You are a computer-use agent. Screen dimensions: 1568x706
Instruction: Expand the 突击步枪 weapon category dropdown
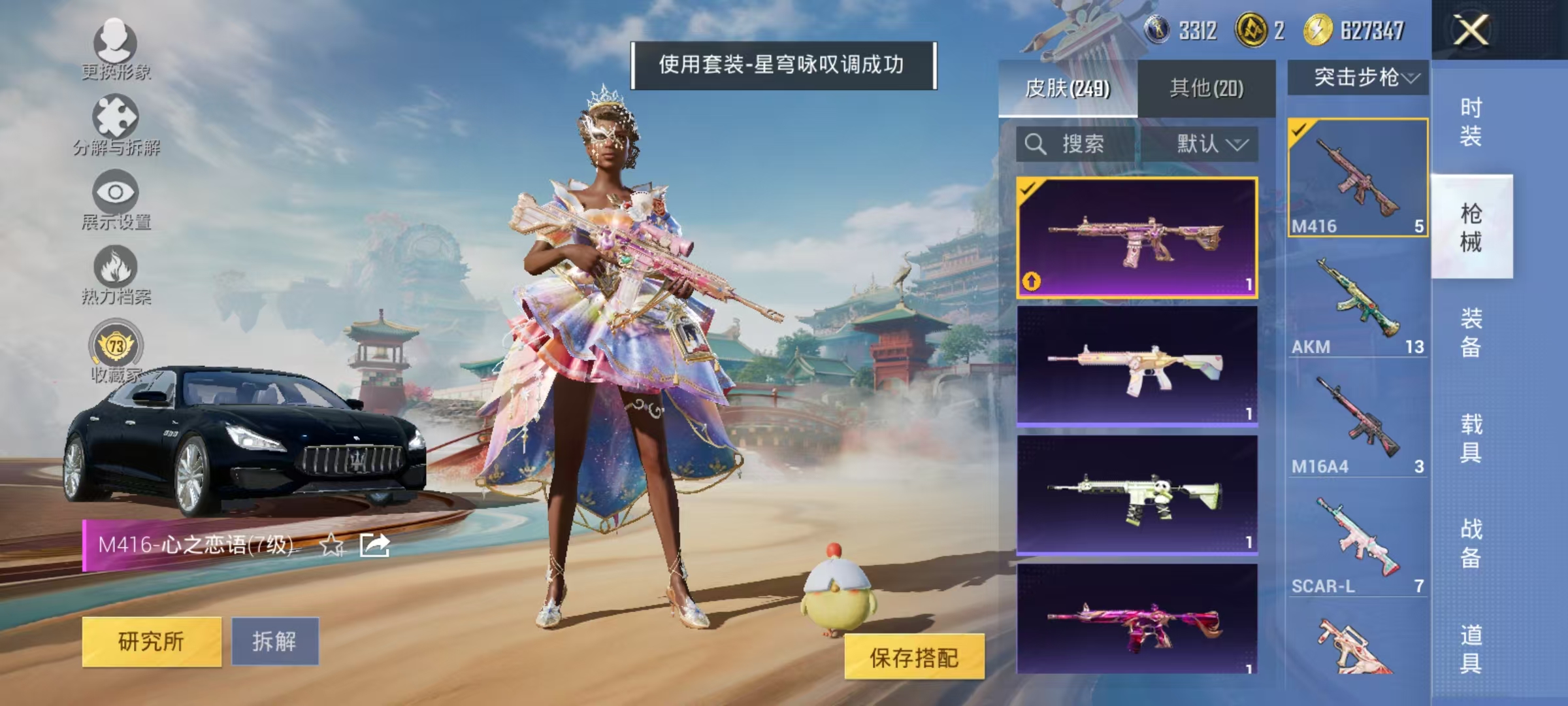pyautogui.click(x=1361, y=76)
